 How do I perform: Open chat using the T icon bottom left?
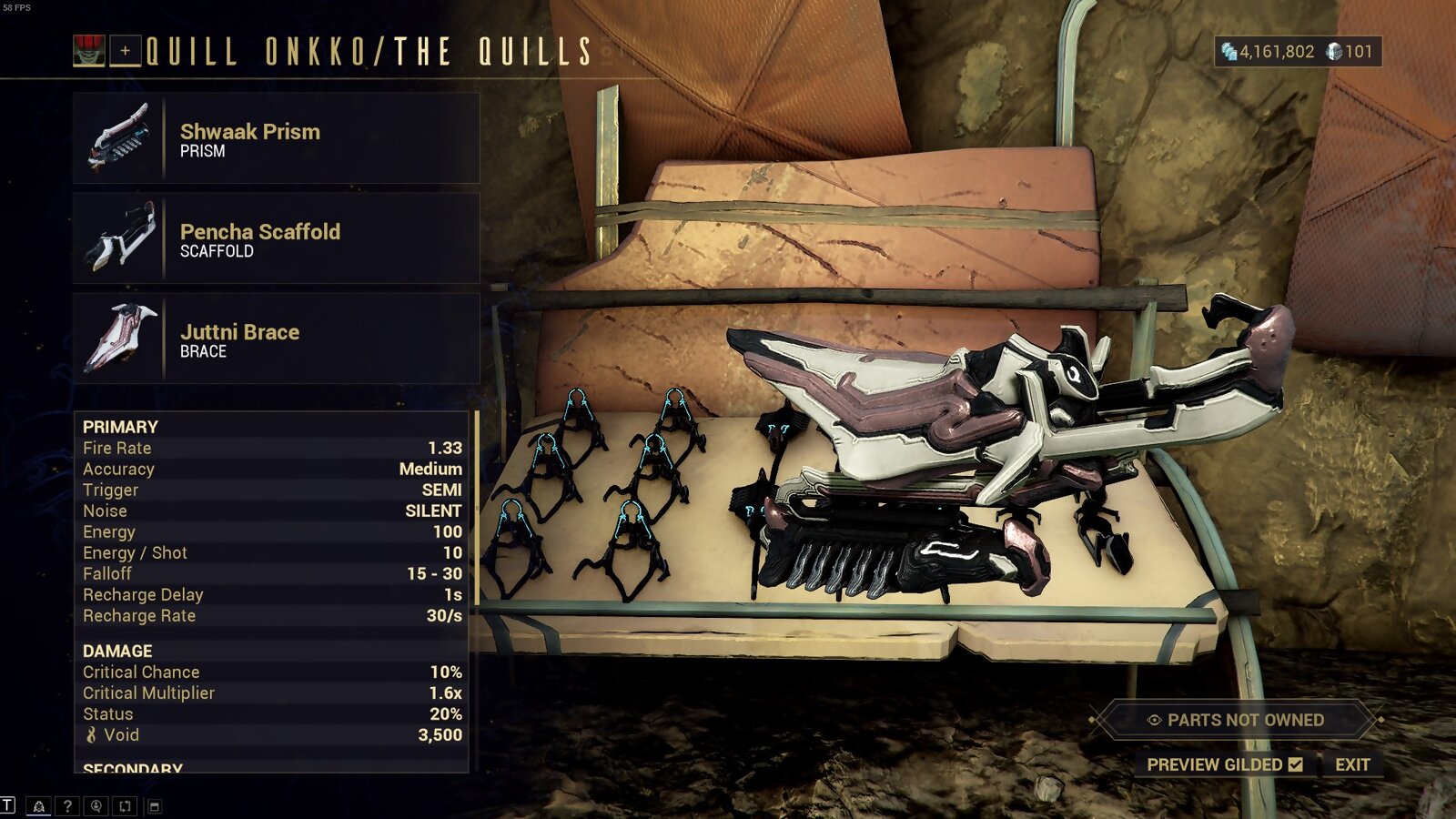pyautogui.click(x=7, y=805)
